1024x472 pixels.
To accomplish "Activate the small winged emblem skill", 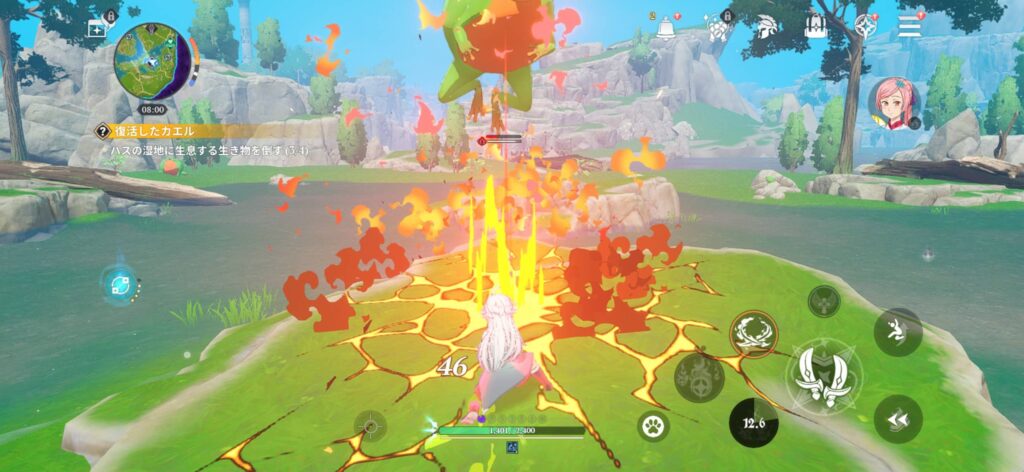I will pyautogui.click(x=824, y=300).
